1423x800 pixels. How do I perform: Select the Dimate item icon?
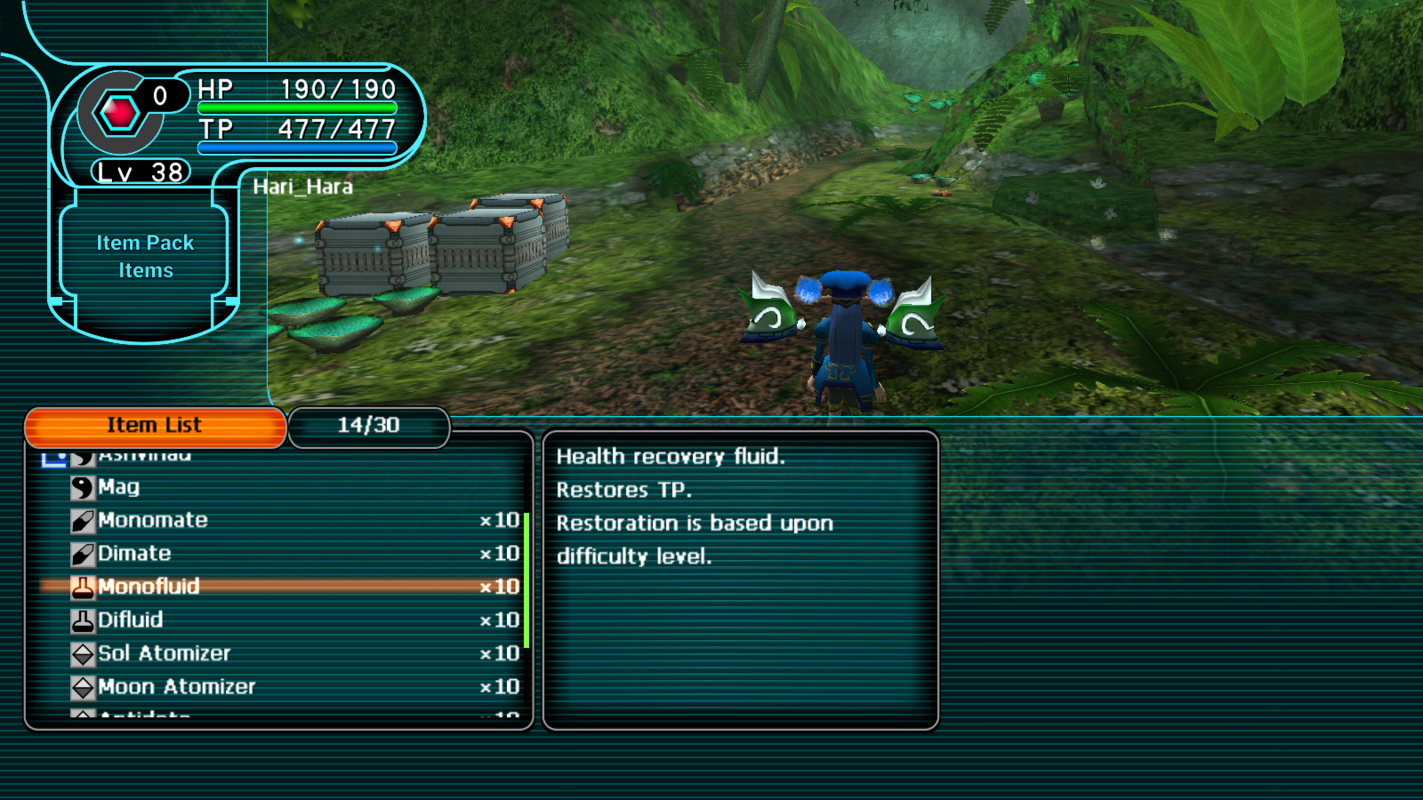pyautogui.click(x=85, y=553)
